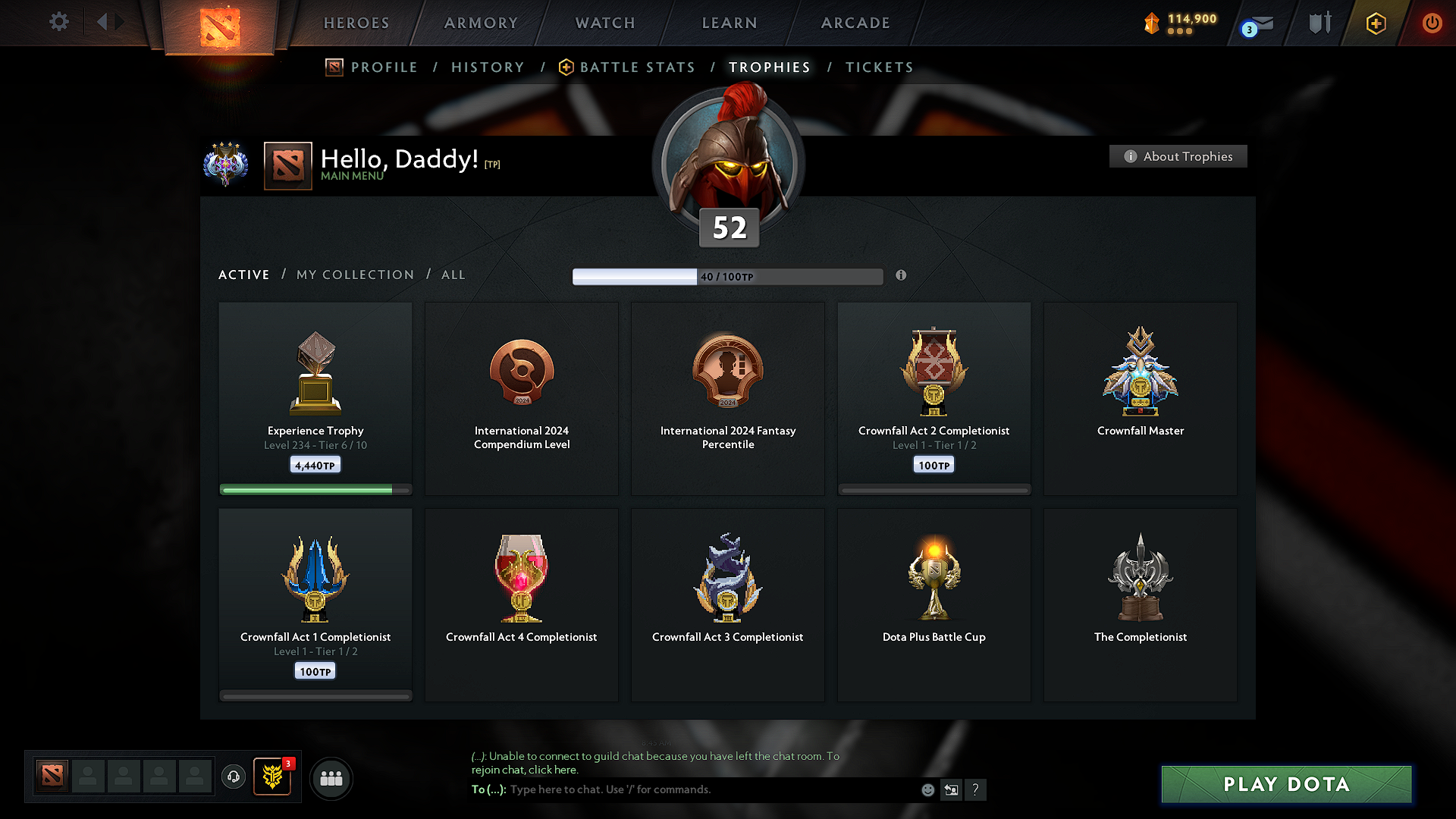Select the shield and sword armory icon
The width and height of the screenshot is (1456, 819).
(x=1318, y=23)
